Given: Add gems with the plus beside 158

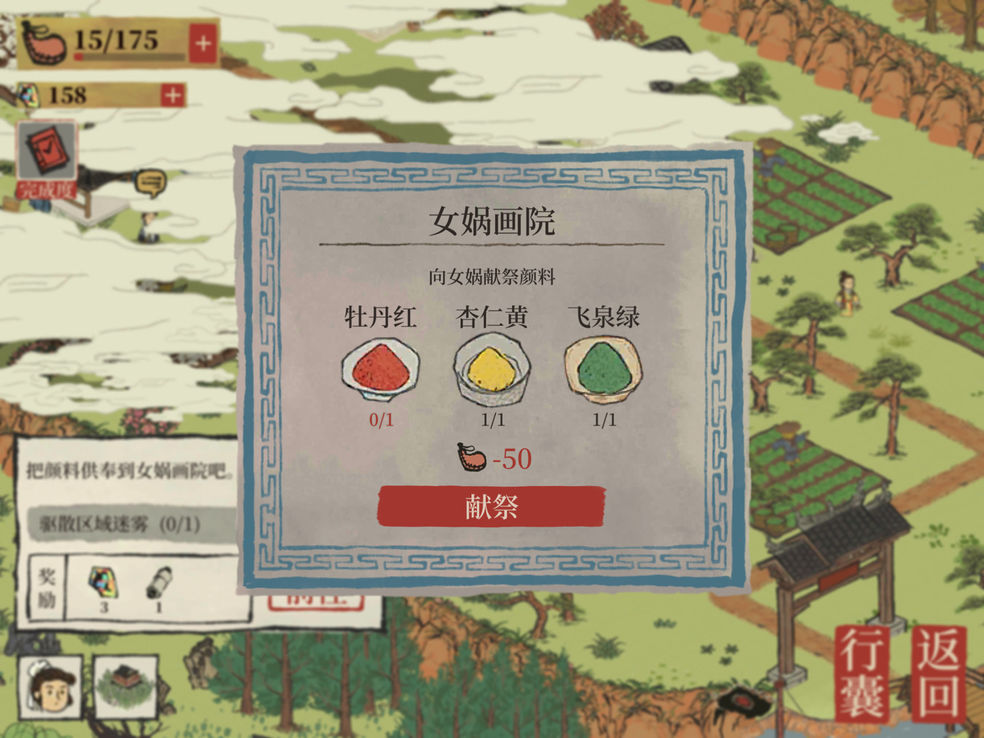Looking at the screenshot, I should tap(173, 95).
